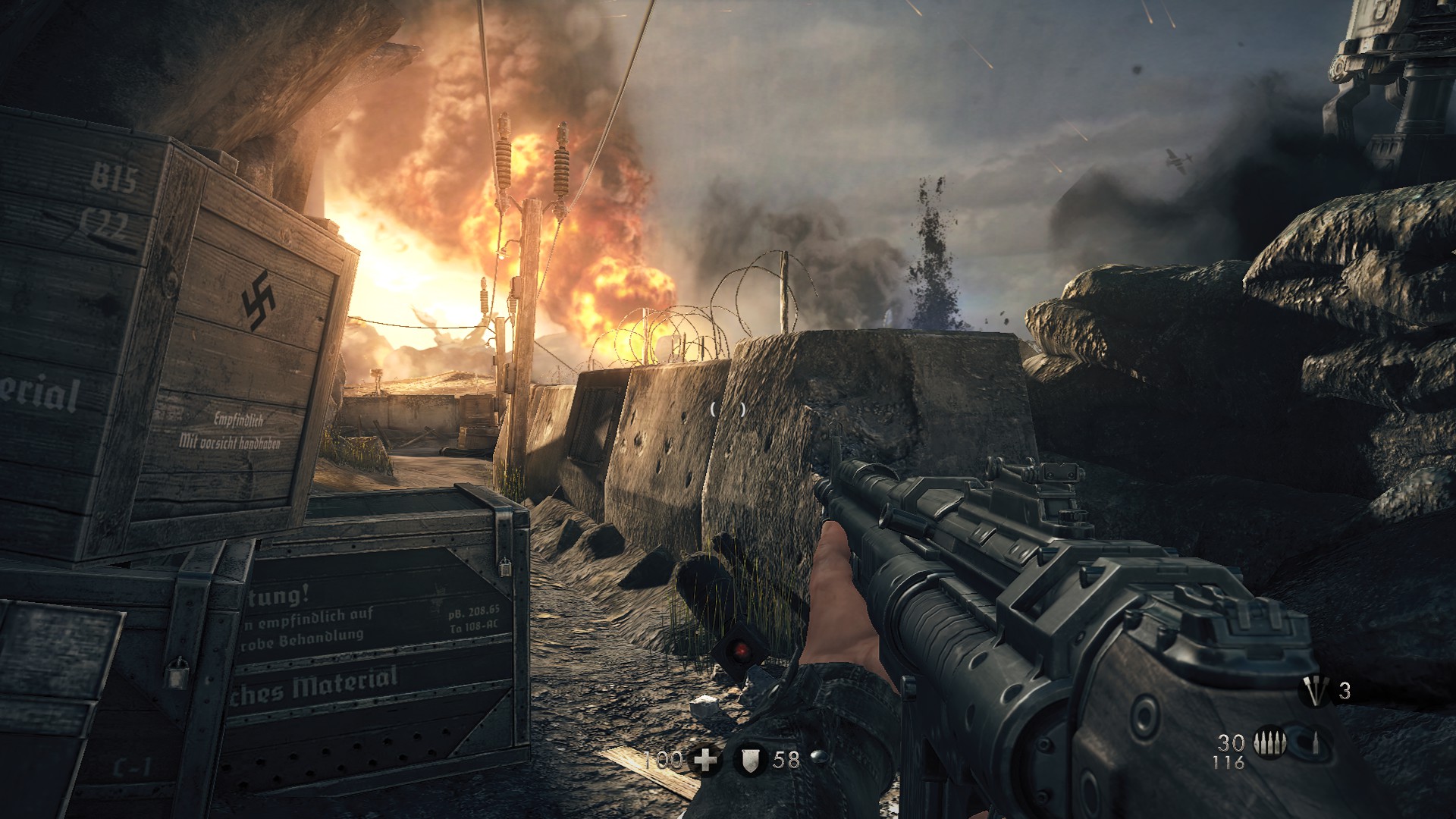1456x819 pixels.
Task: Click the health cross icon
Action: [x=706, y=760]
